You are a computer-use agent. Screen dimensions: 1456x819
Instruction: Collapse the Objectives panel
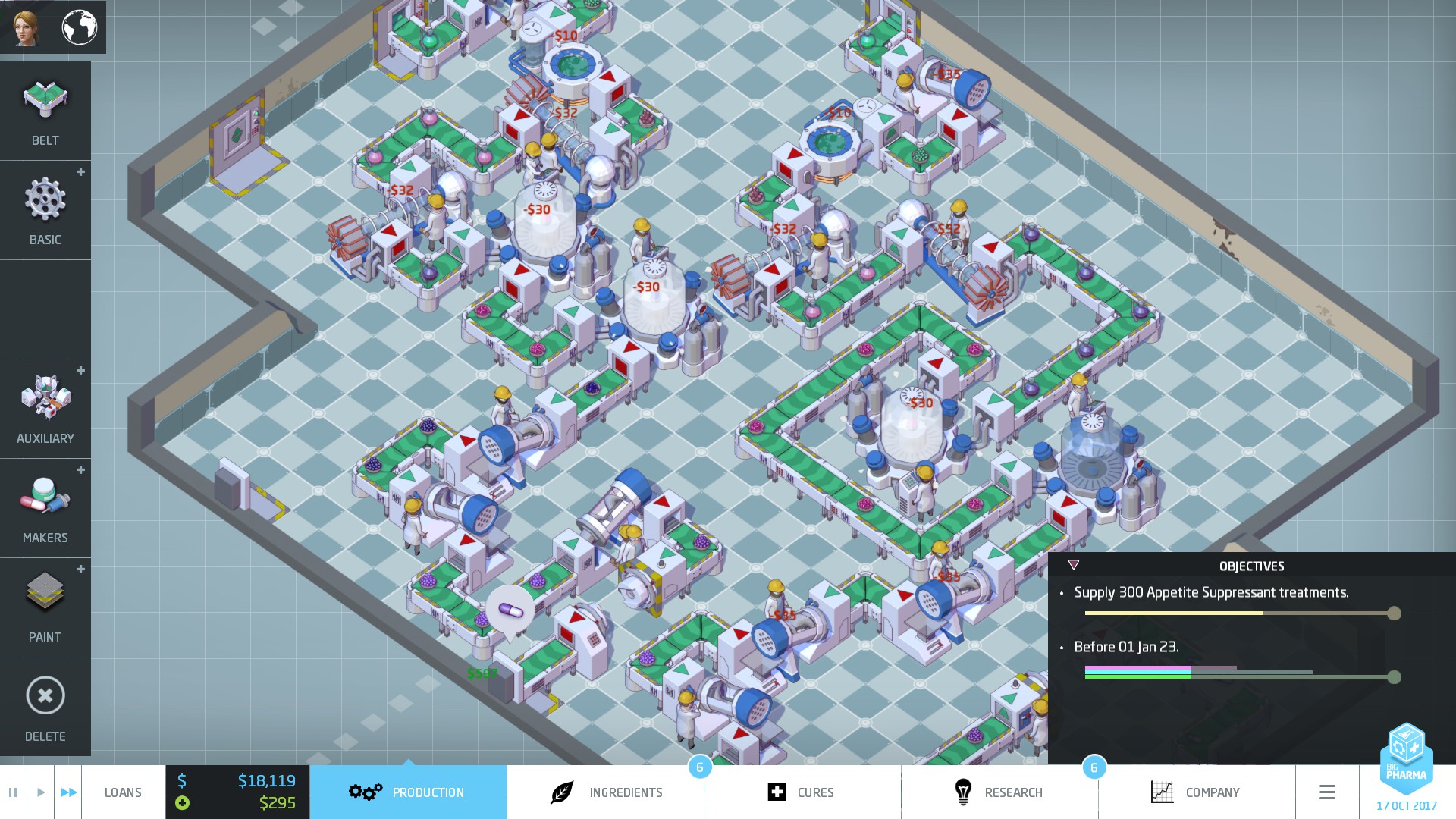point(1073,565)
